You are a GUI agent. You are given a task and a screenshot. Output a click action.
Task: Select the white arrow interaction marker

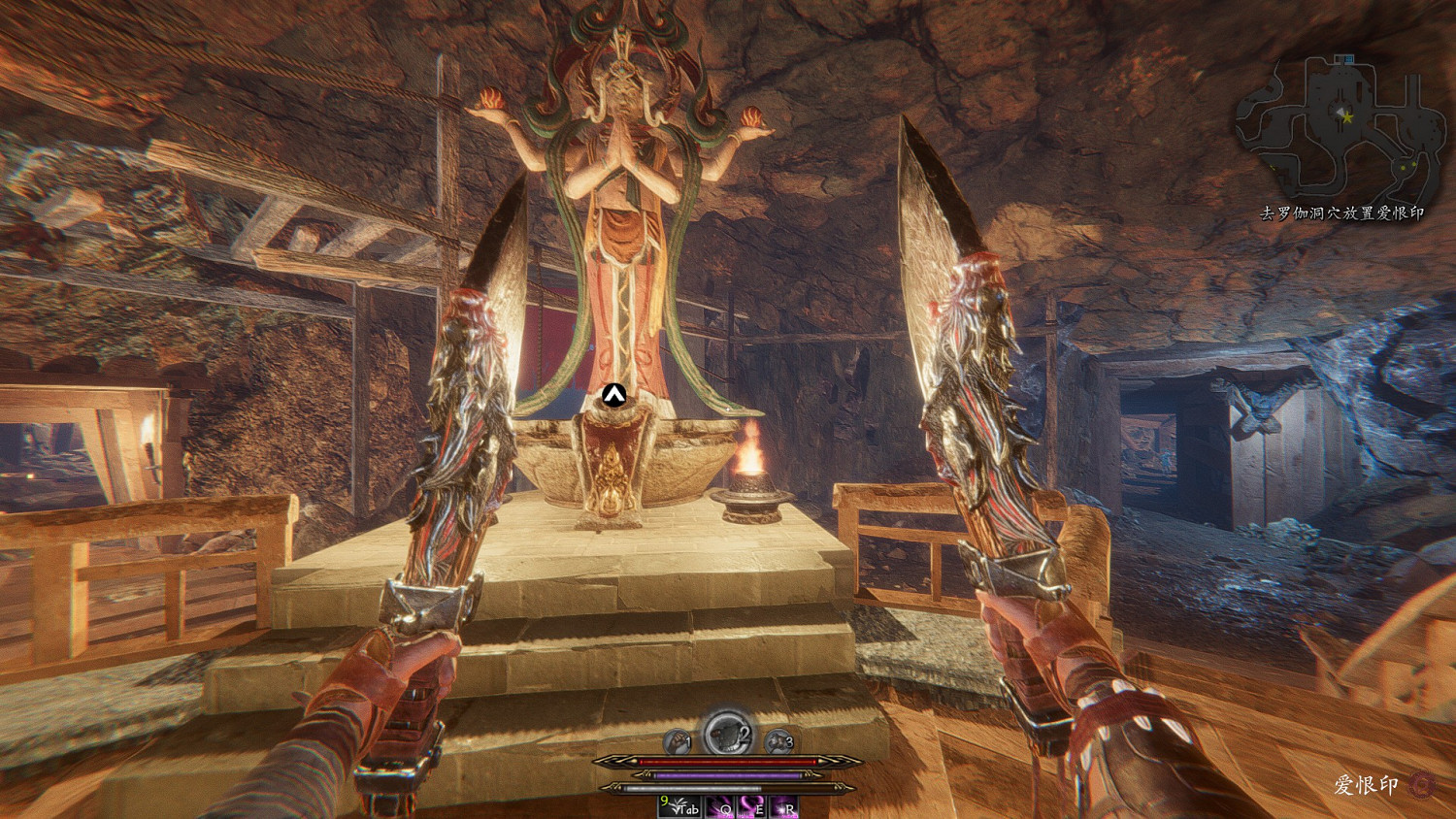tap(612, 394)
